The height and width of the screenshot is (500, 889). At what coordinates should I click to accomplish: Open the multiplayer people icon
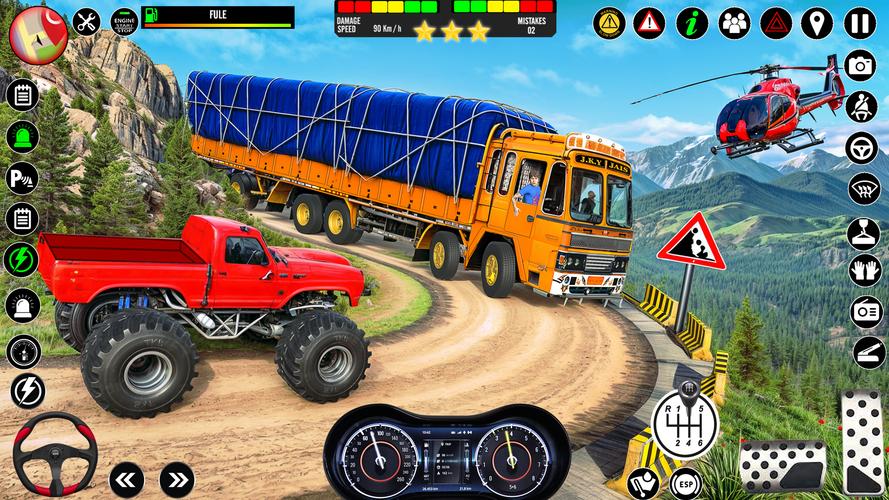pyautogui.click(x=734, y=22)
